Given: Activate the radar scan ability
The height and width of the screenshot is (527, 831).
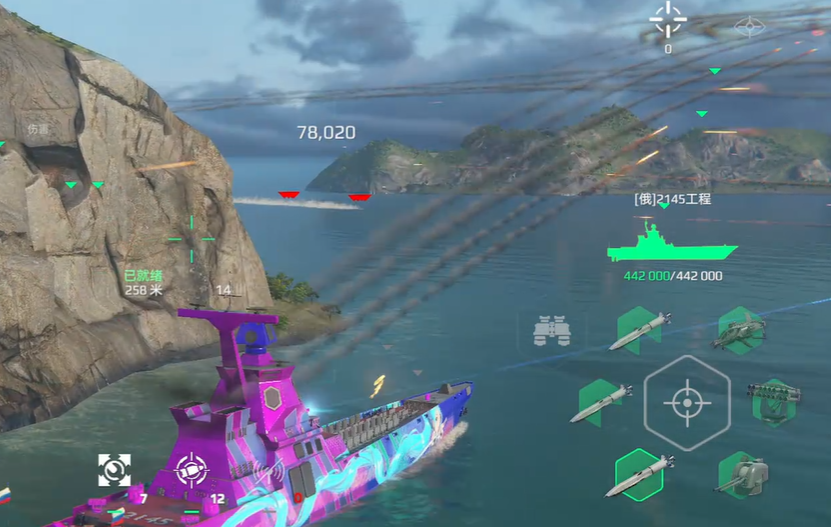Looking at the screenshot, I should click(x=114, y=468).
